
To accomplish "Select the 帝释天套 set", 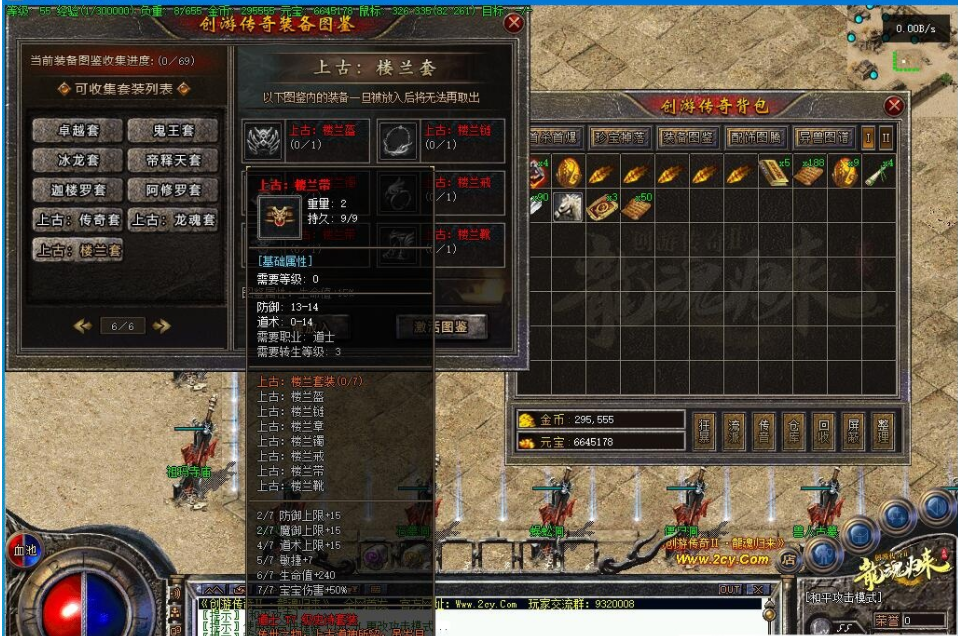I will click(172, 160).
